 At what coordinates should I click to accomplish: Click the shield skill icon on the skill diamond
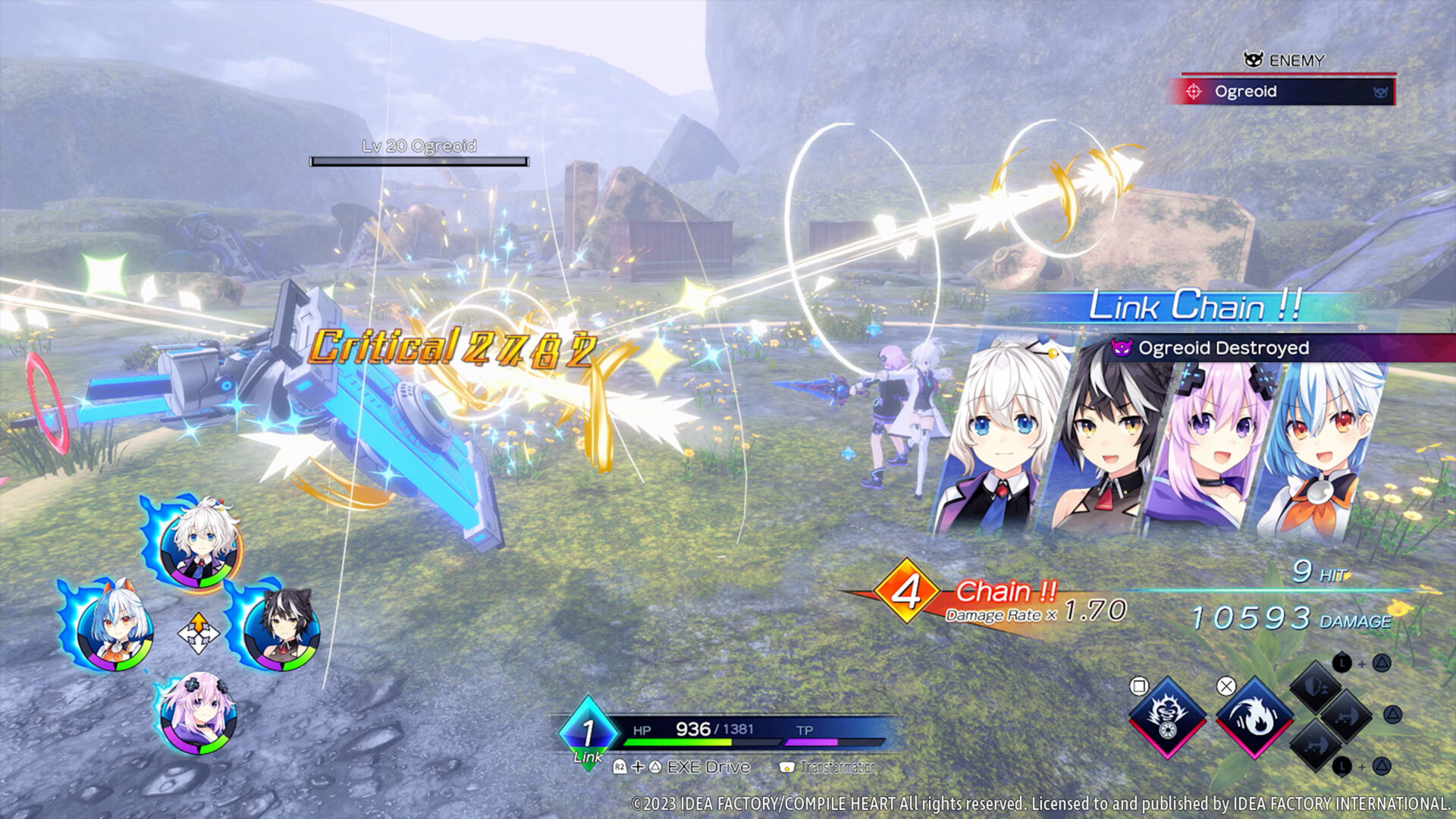1314,687
